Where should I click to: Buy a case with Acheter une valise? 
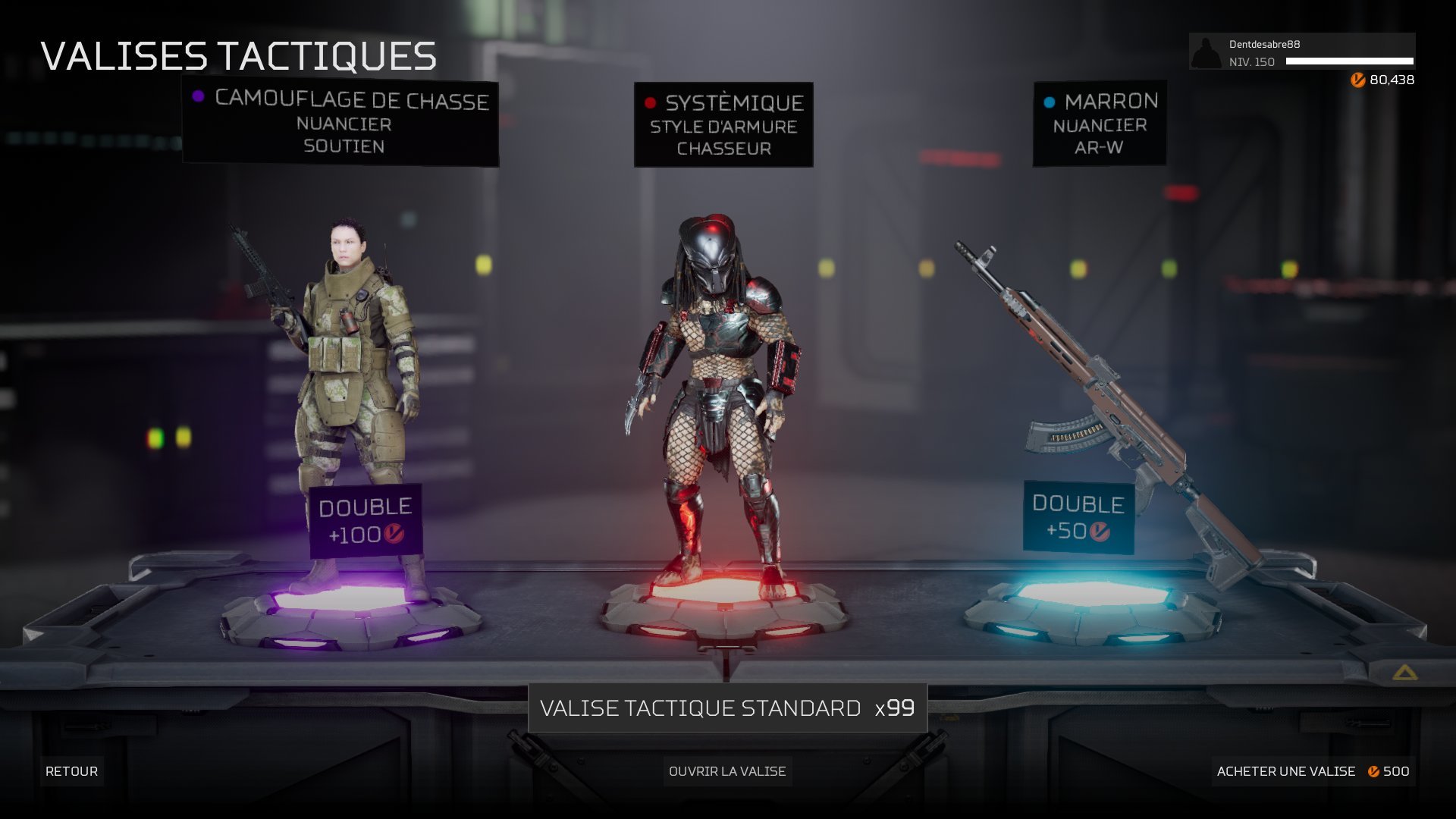click(1313, 771)
